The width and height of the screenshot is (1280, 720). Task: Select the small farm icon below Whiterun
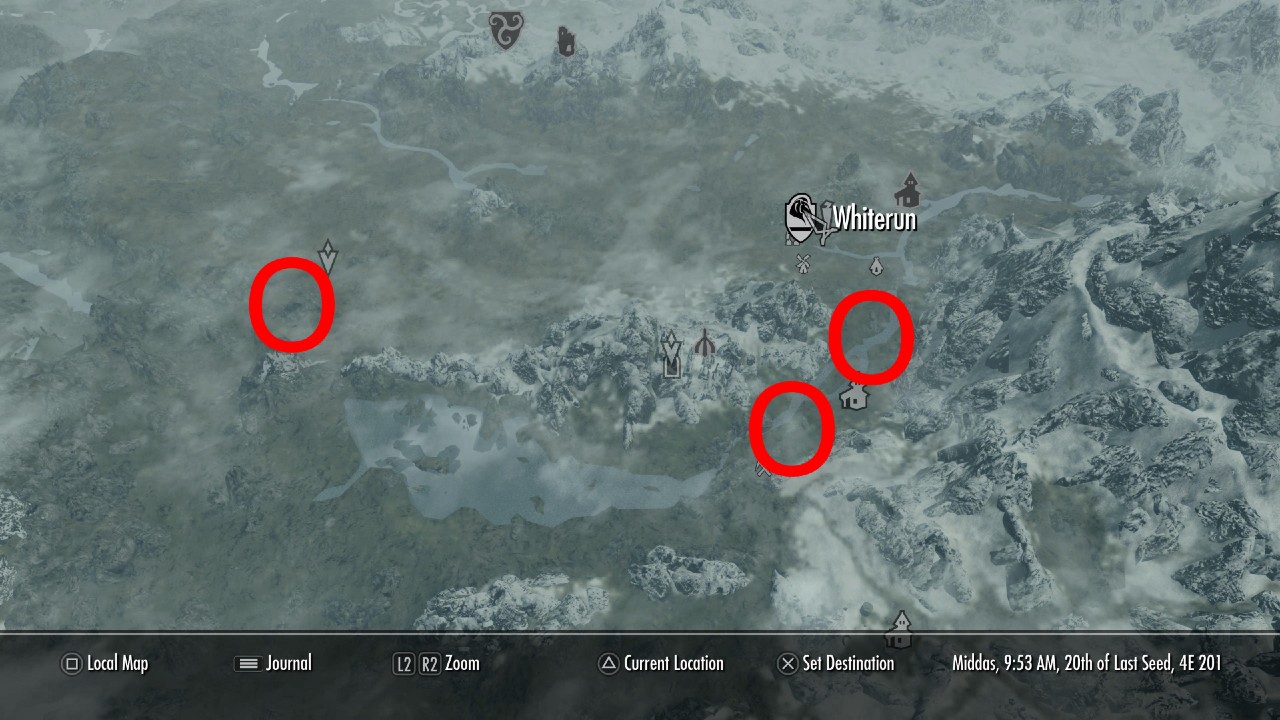pyautogui.click(x=877, y=268)
